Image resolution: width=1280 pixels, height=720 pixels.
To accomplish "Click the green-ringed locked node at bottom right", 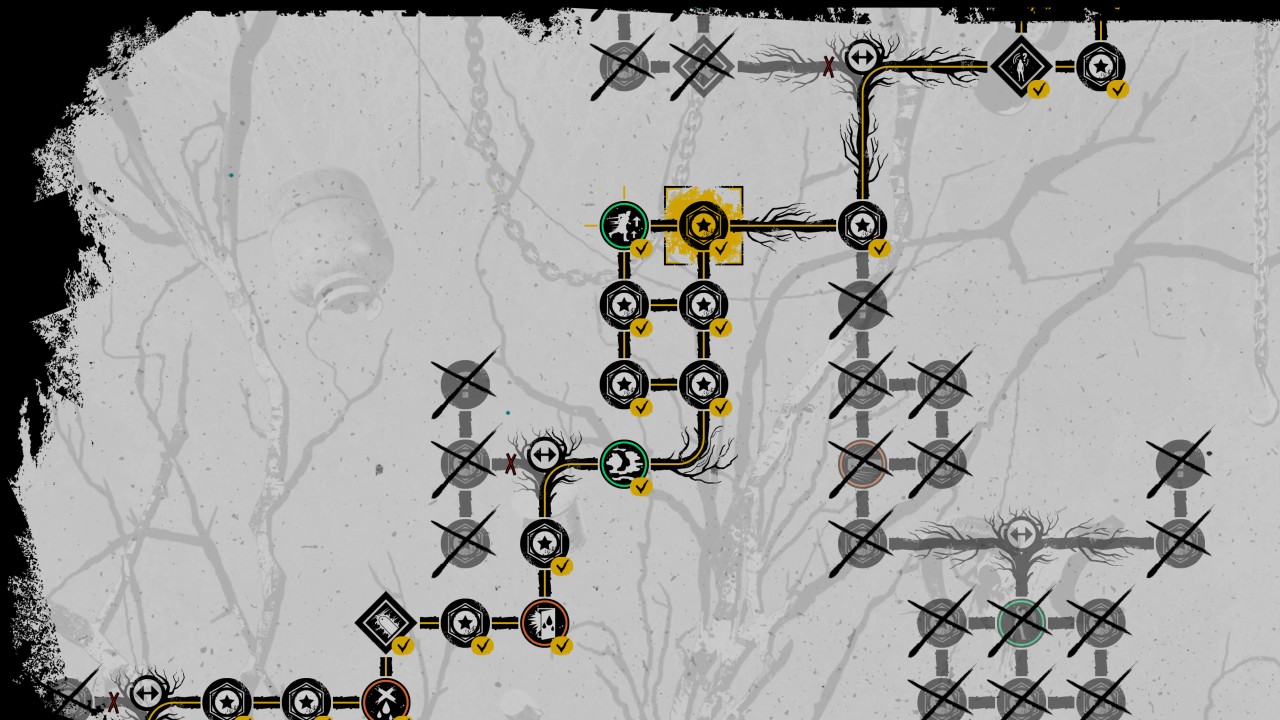I will [1022, 620].
